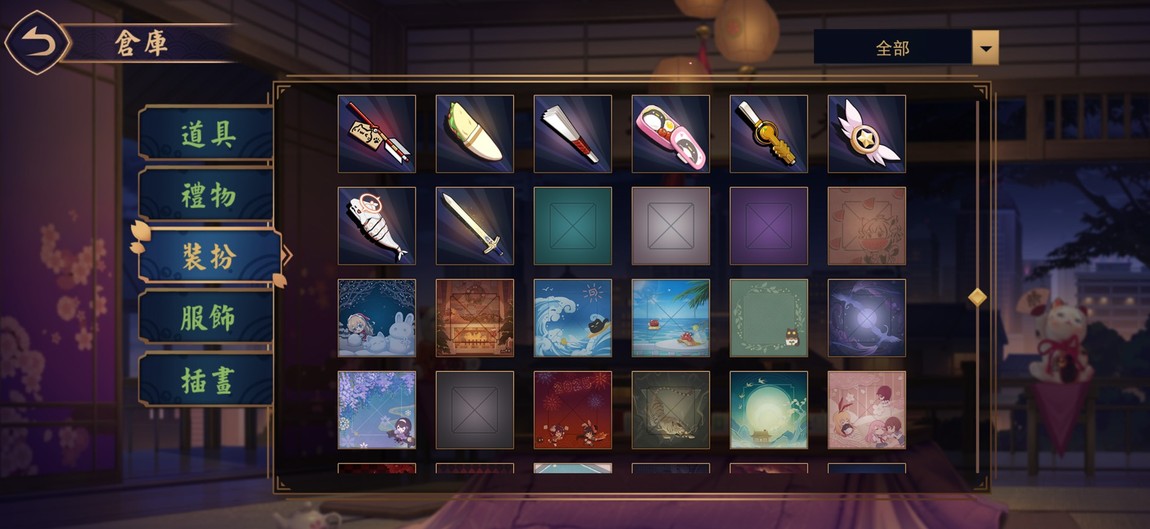Click the diamond scrollbar handle
Viewport: 1150px width, 529px height.
coord(977,297)
